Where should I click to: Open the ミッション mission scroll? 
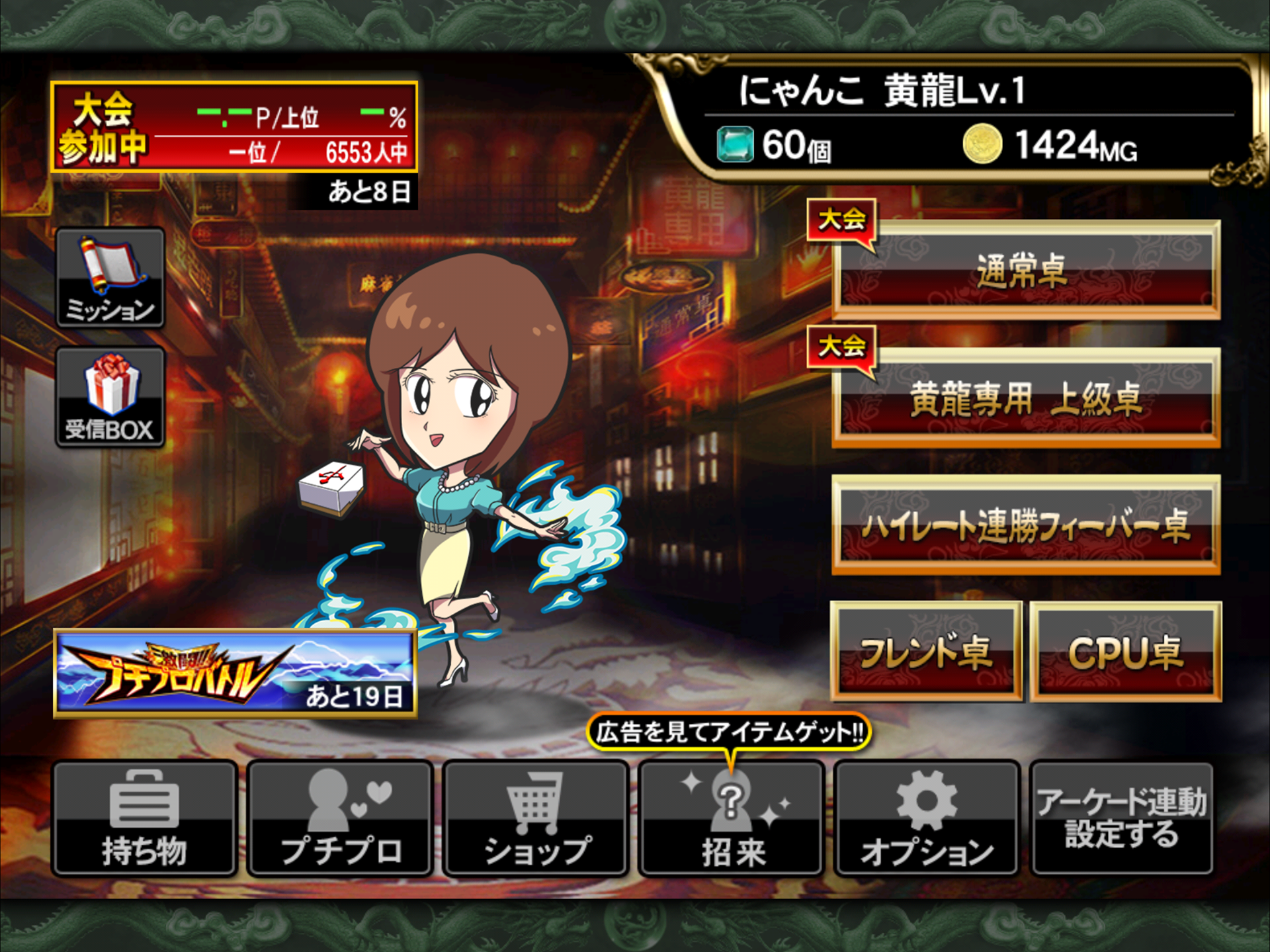[x=110, y=278]
